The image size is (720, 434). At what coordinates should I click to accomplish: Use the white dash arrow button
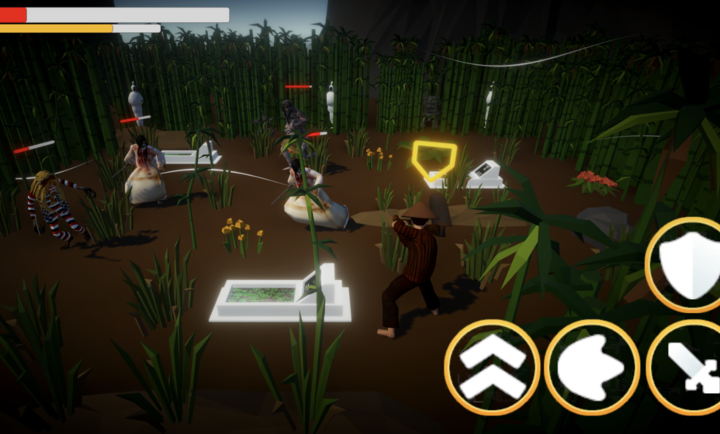[593, 367]
